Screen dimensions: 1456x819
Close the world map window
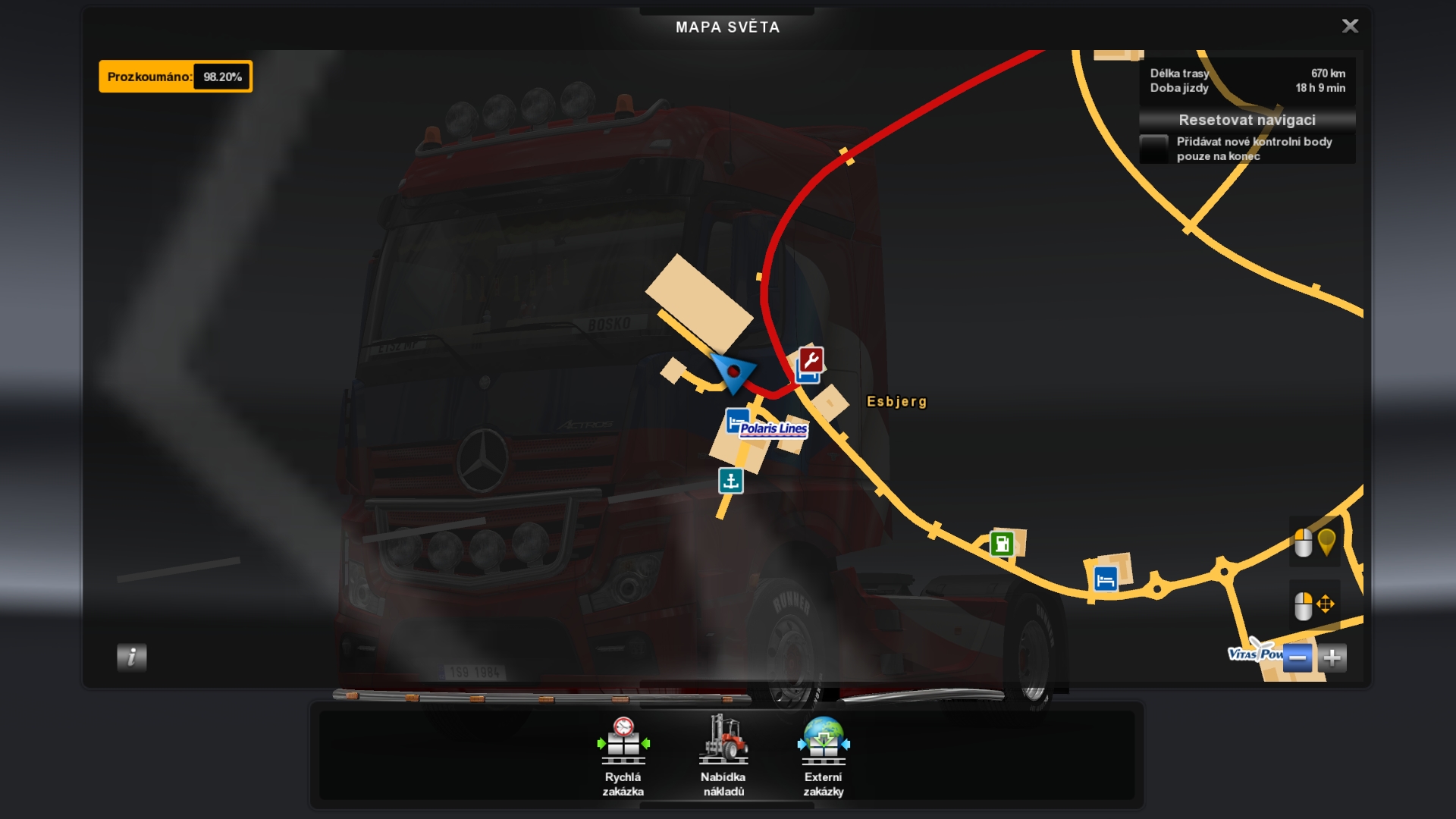(1350, 27)
